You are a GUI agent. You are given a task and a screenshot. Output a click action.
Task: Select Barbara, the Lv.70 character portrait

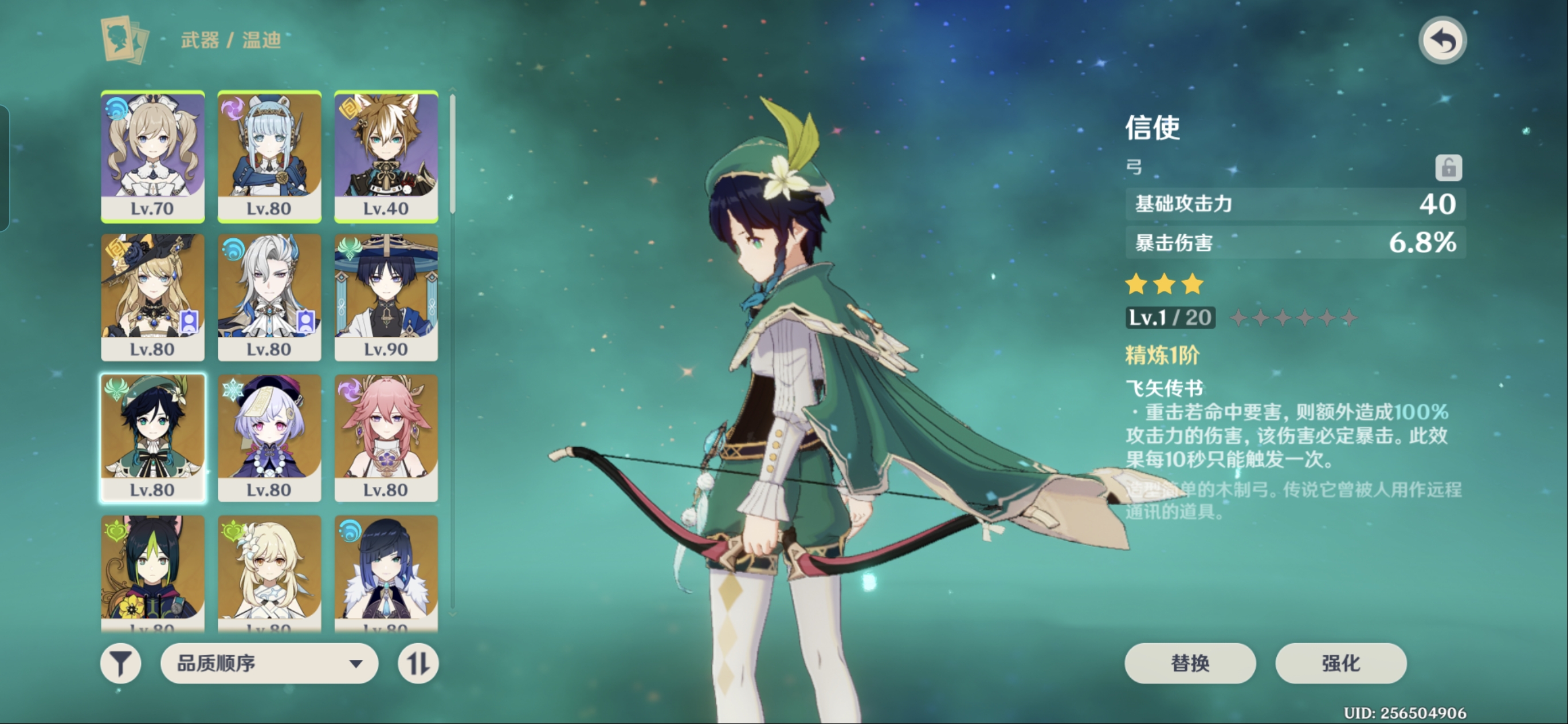[152, 156]
